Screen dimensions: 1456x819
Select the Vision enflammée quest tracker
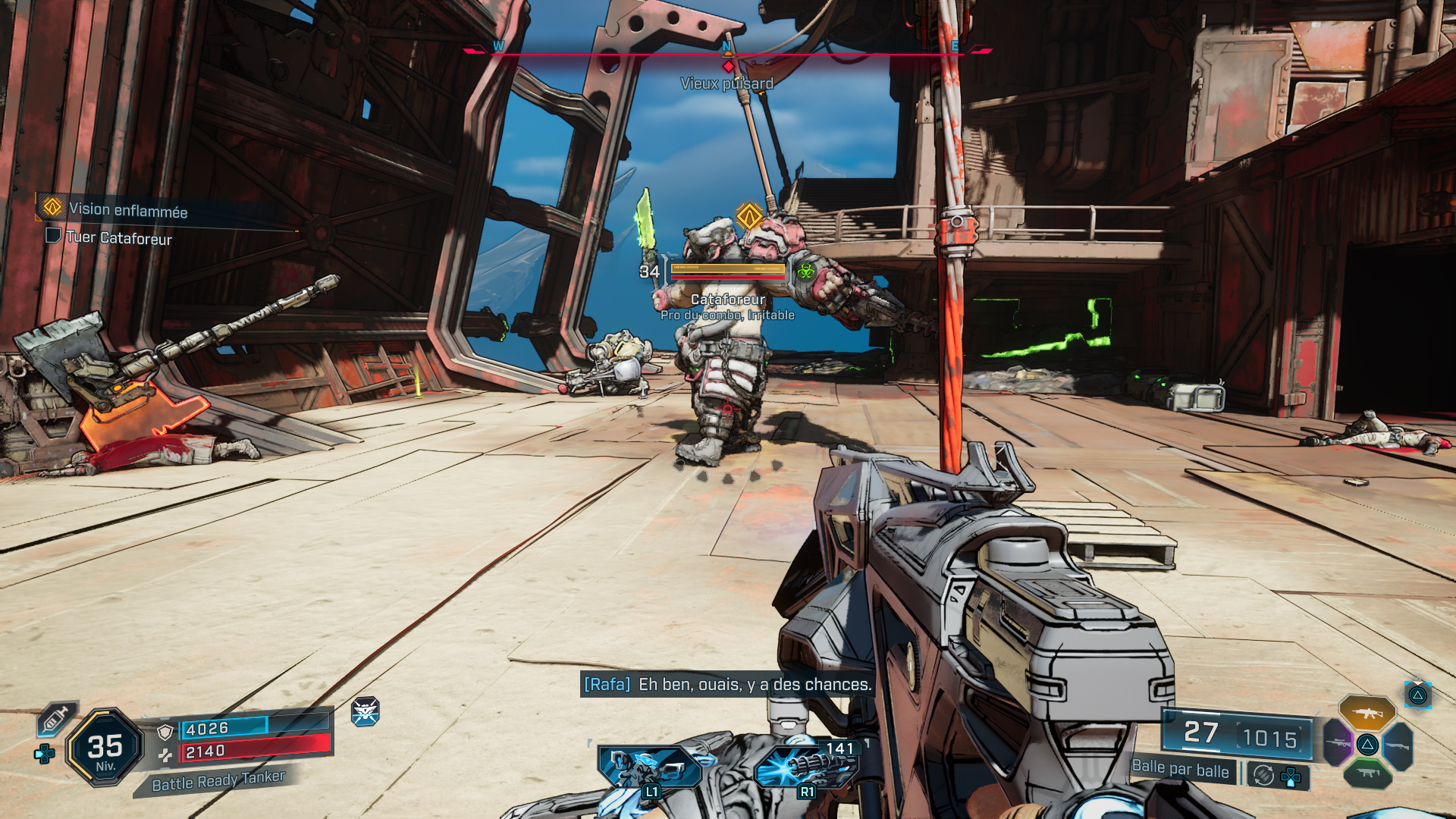[127, 209]
